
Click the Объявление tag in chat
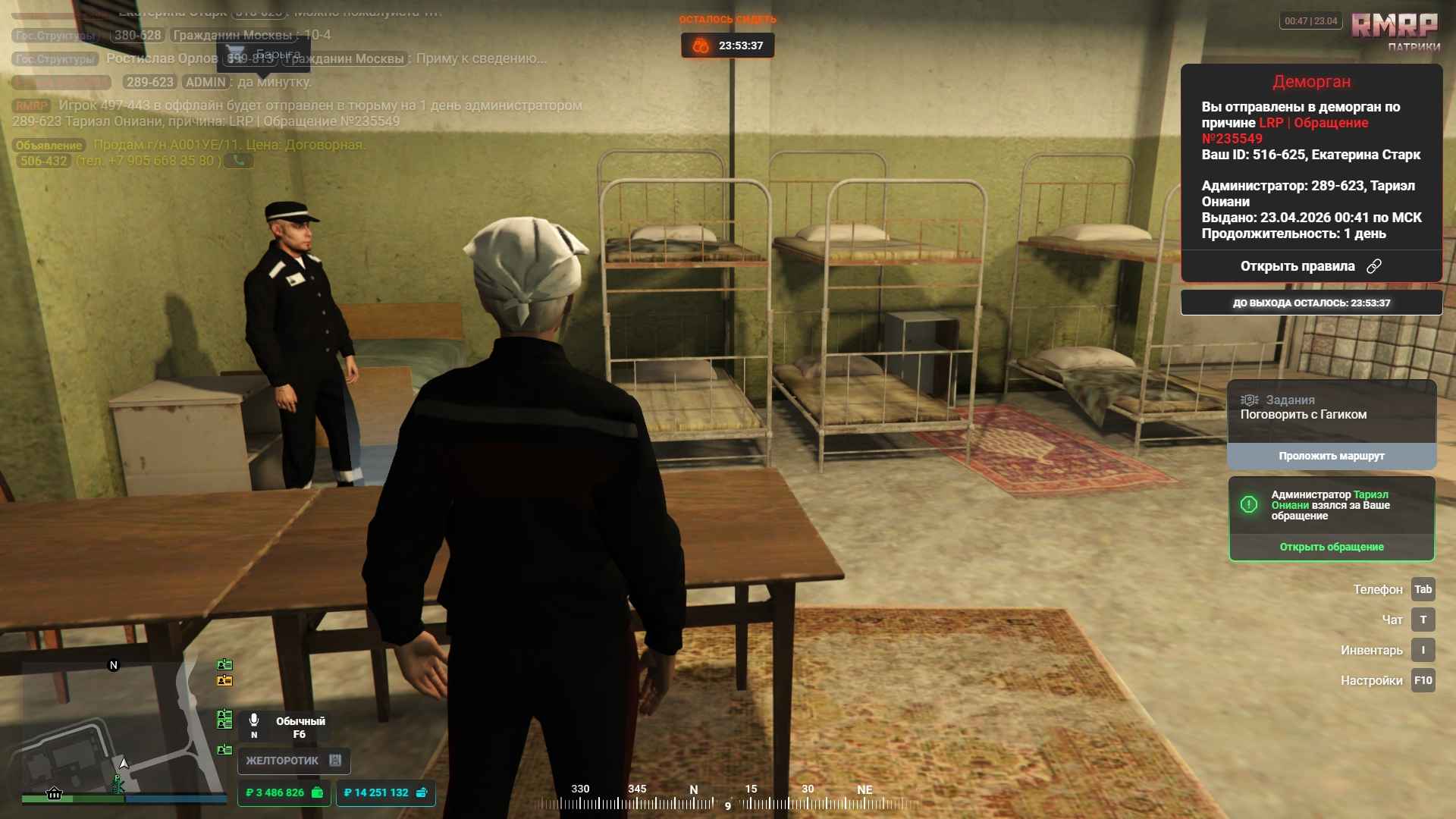pyautogui.click(x=49, y=145)
